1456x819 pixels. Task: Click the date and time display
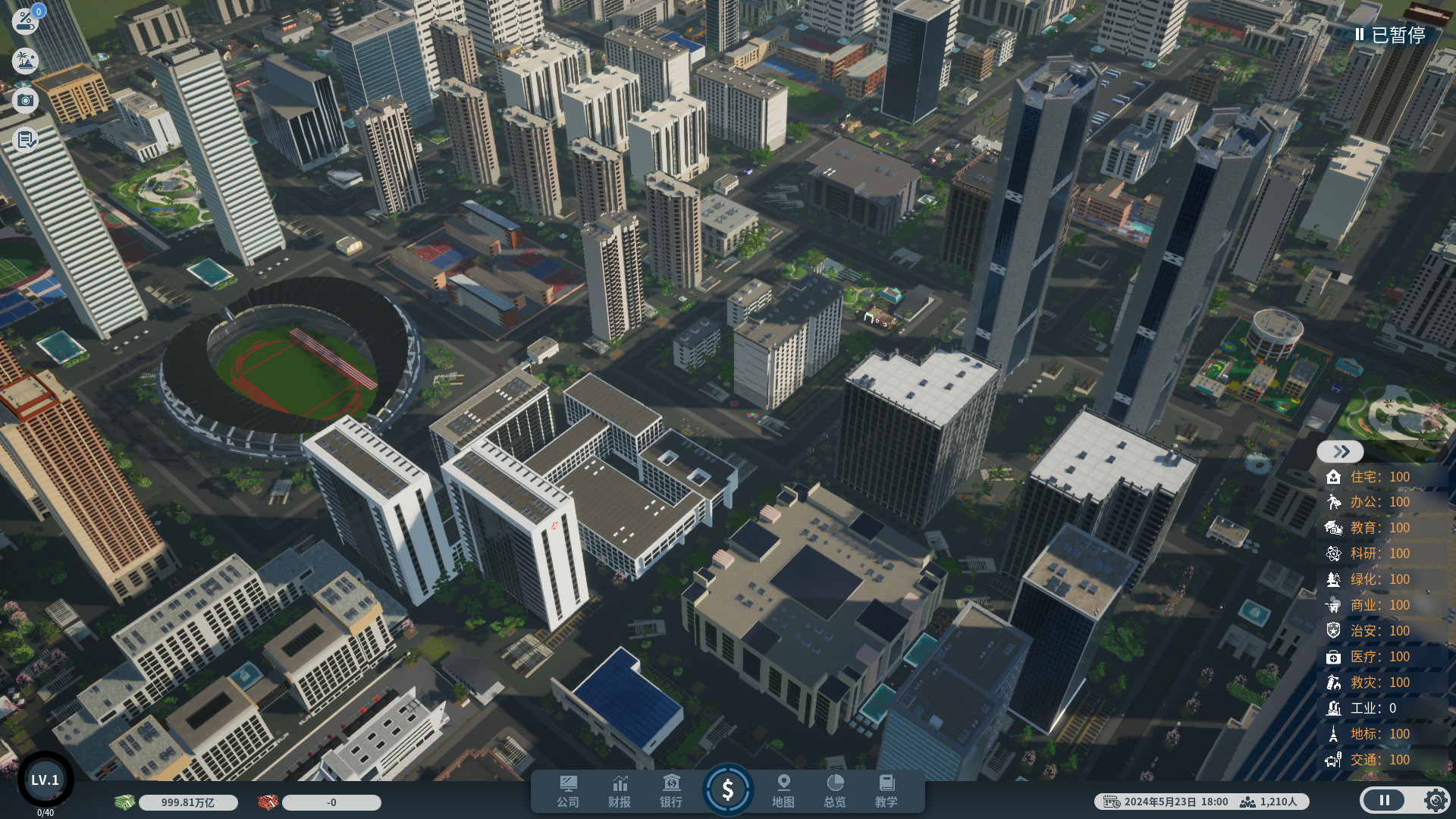[x=1177, y=801]
